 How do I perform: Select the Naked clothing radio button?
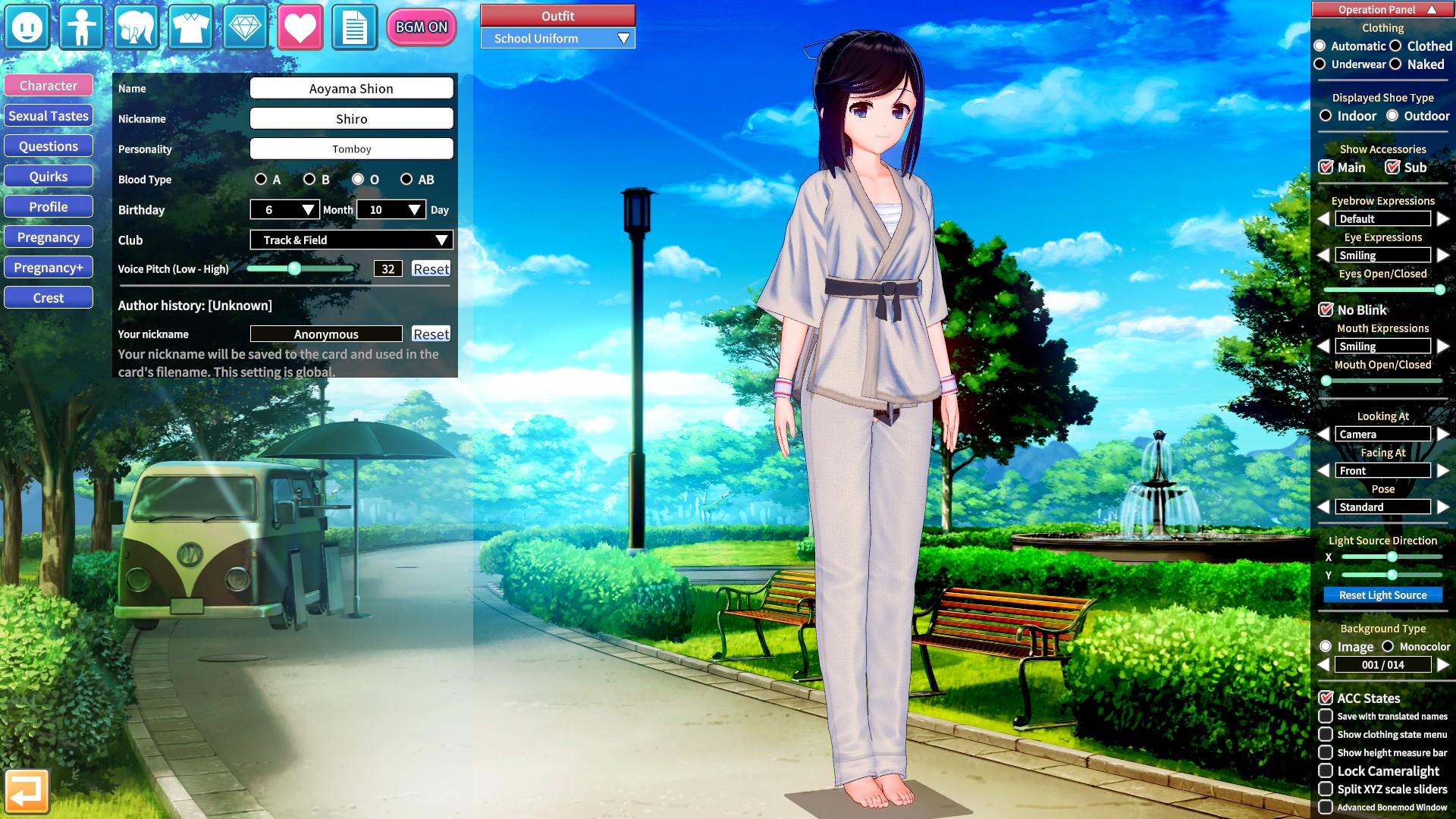pos(1397,64)
